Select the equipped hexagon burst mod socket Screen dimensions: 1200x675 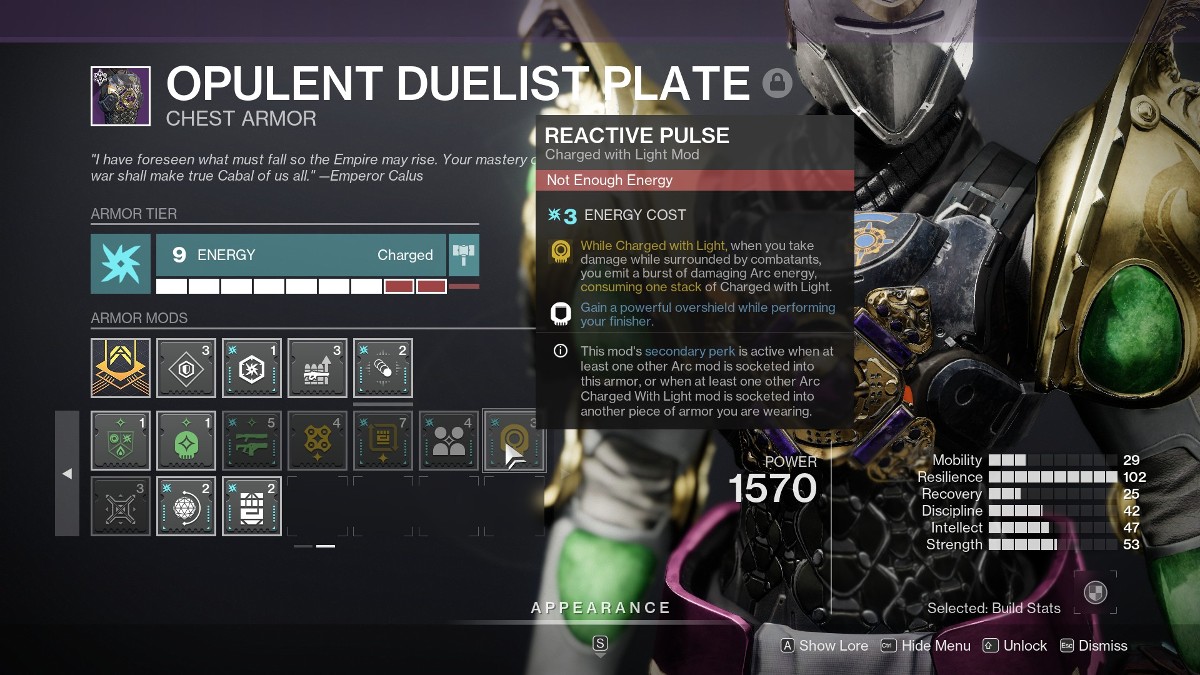(252, 368)
